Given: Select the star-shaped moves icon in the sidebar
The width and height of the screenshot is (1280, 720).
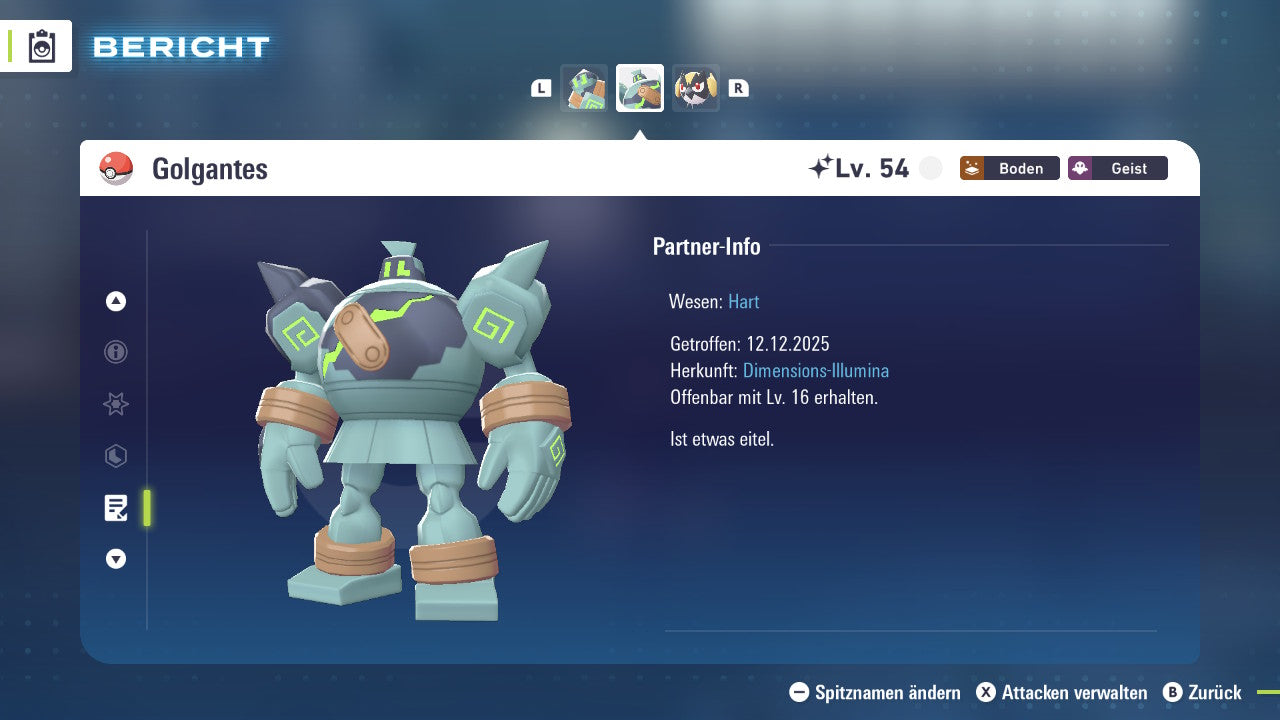Looking at the screenshot, I should tap(115, 404).
